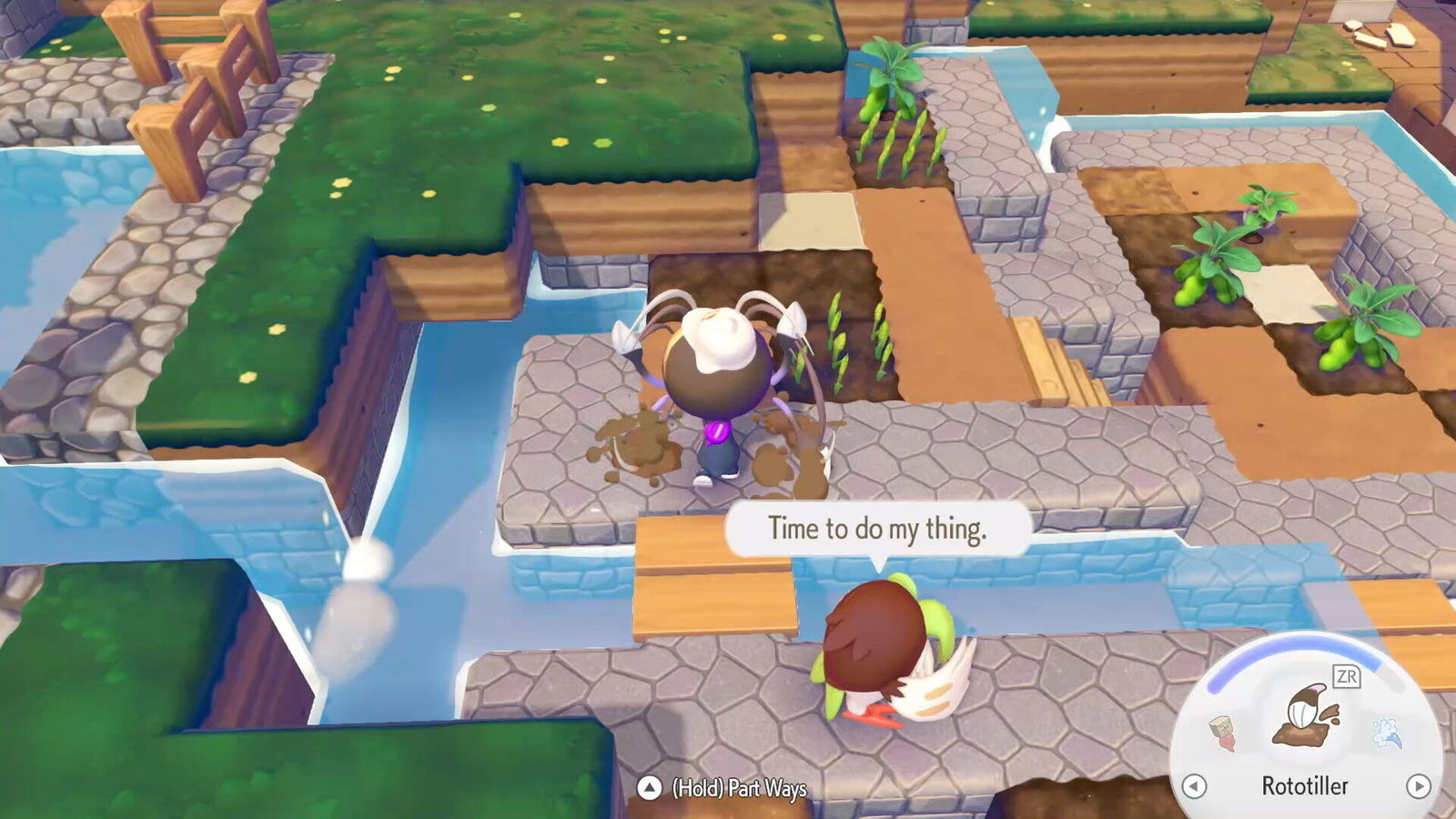Click the dialogue bubble saying Time to do my thing
This screenshot has height=819, width=1456.
(x=878, y=528)
